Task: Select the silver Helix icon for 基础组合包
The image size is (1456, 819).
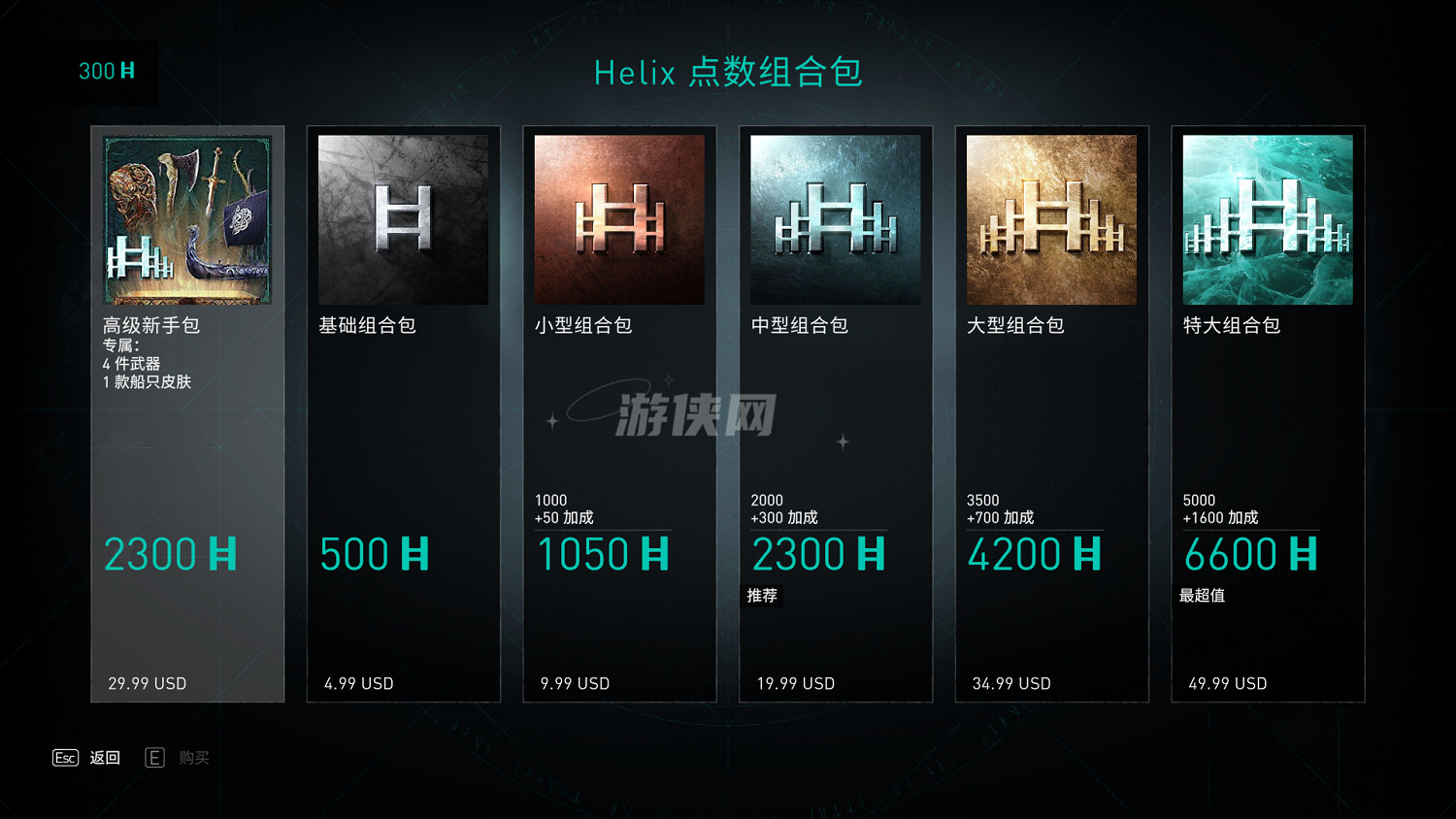Action: tap(403, 218)
